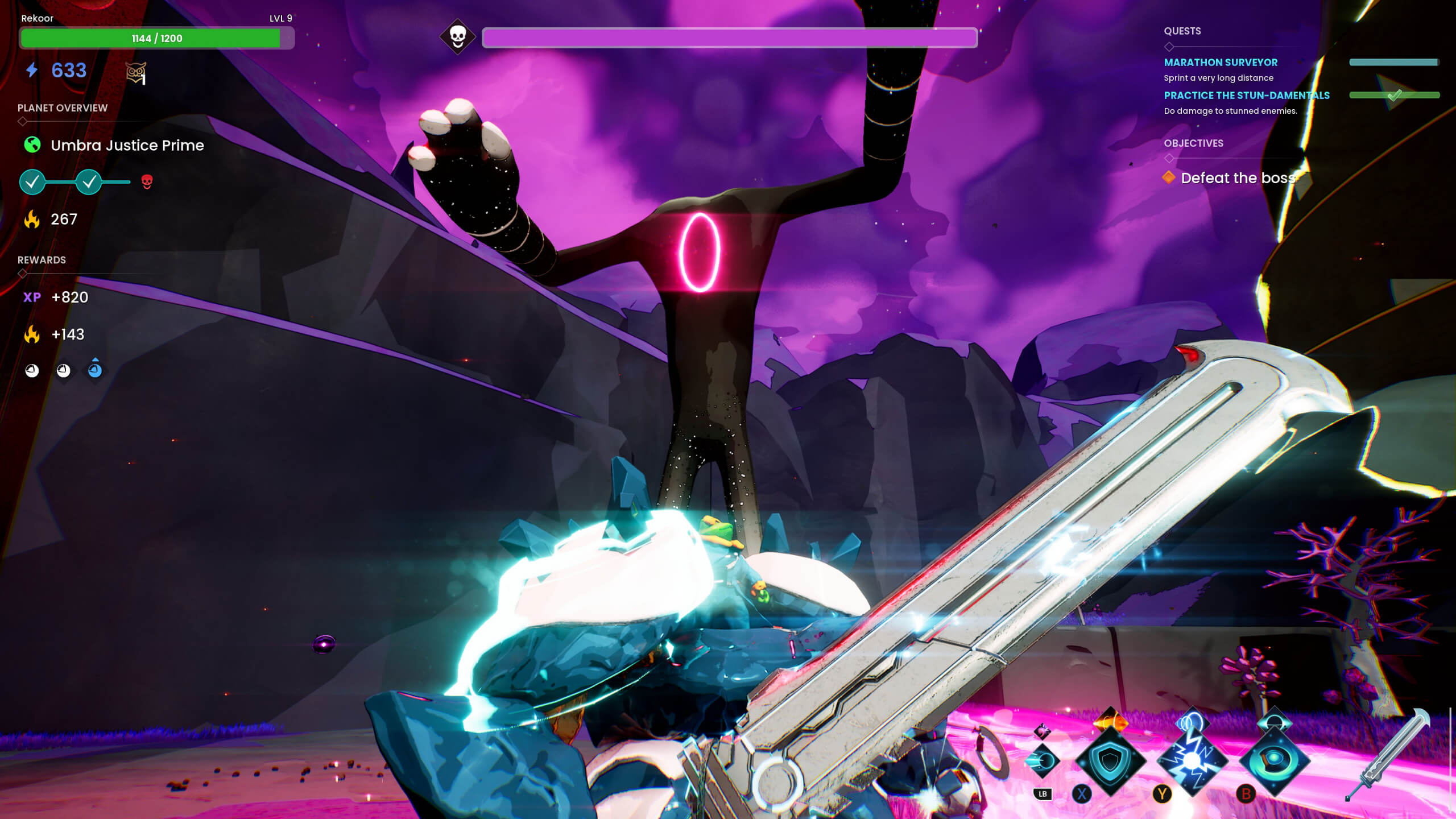Click the boss skull emblem
This screenshot has height=819, width=1456.
point(458,37)
